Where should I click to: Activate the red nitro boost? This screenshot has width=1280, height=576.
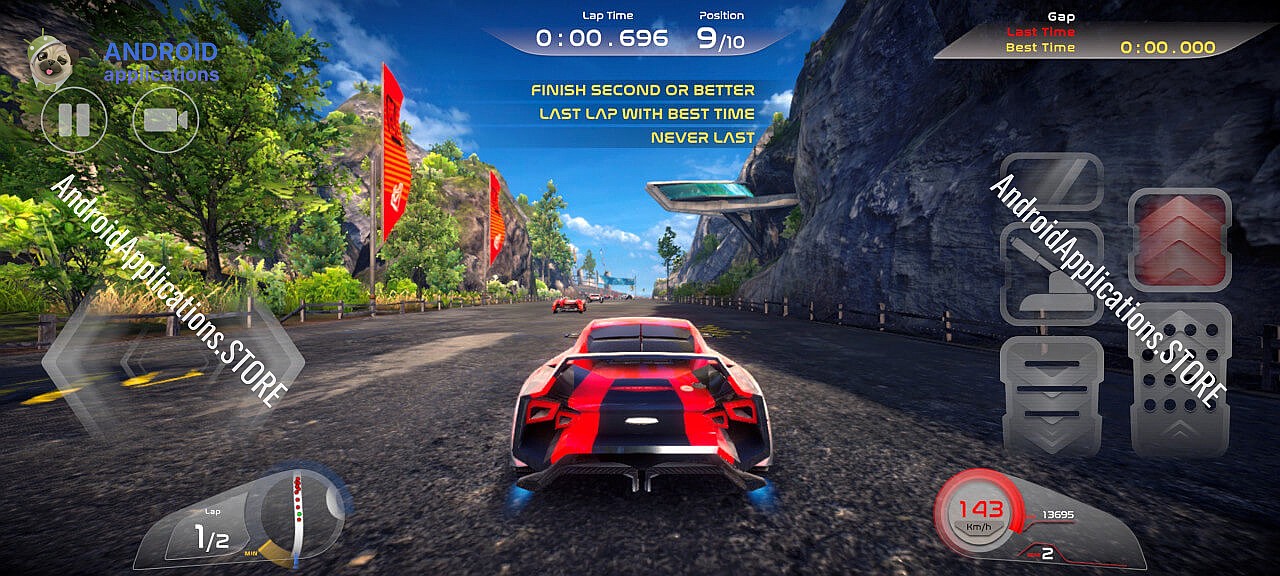[1179, 240]
